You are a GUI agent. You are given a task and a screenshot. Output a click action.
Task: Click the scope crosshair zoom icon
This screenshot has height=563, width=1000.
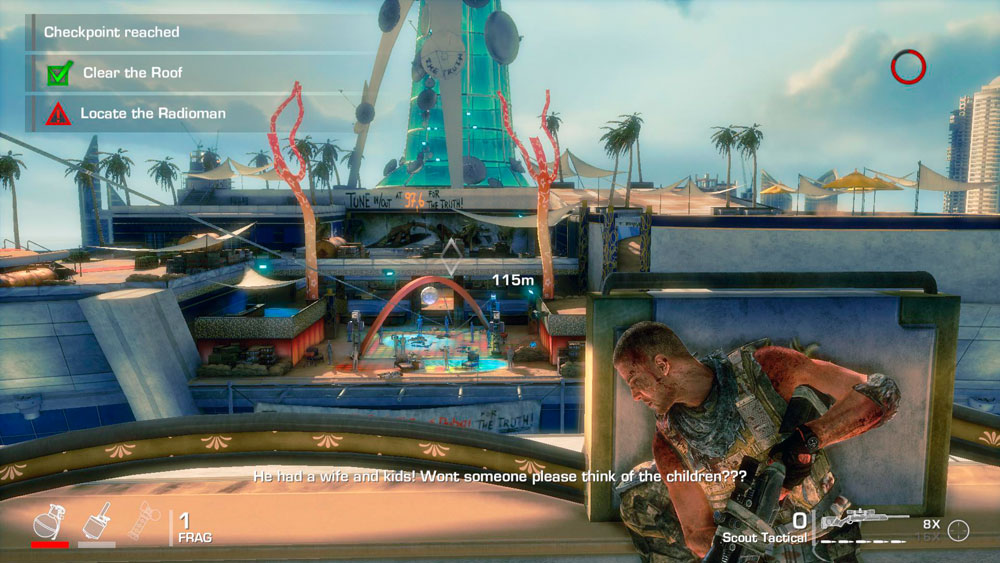(x=958, y=531)
